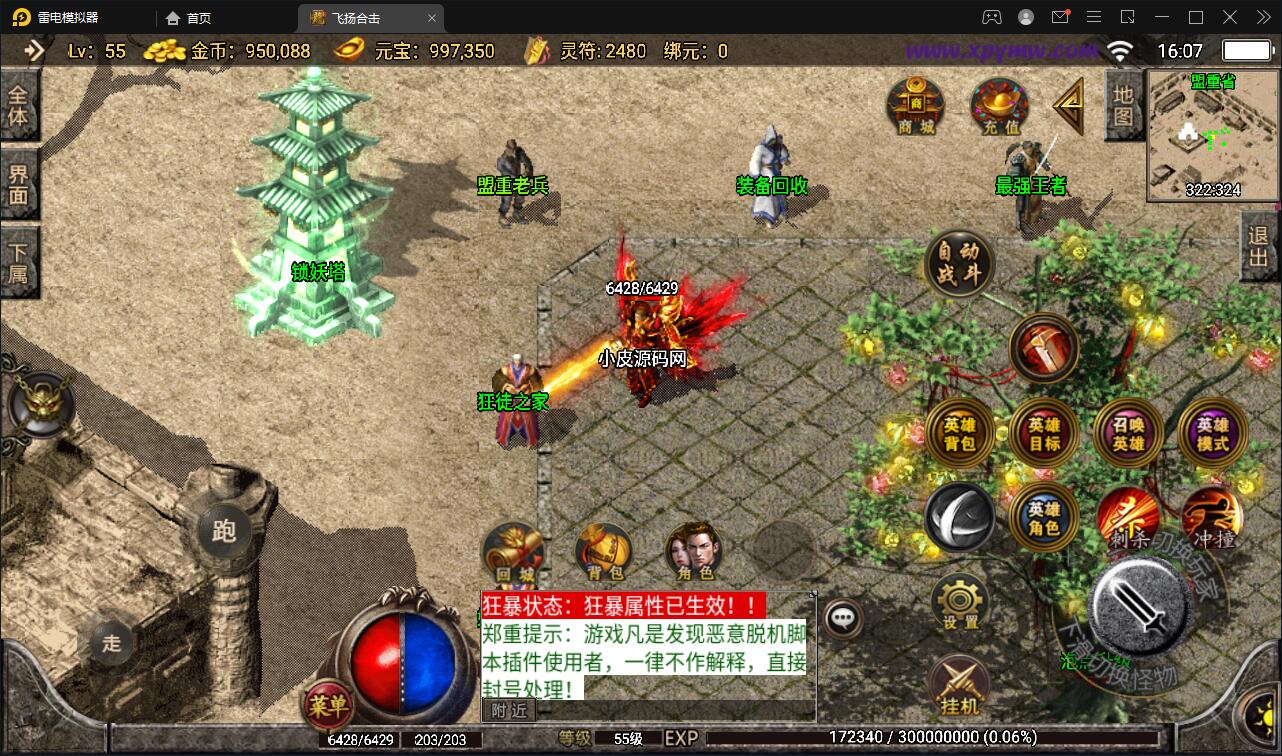Expand the 地图 full map panel
1282x756 pixels.
(x=1122, y=105)
